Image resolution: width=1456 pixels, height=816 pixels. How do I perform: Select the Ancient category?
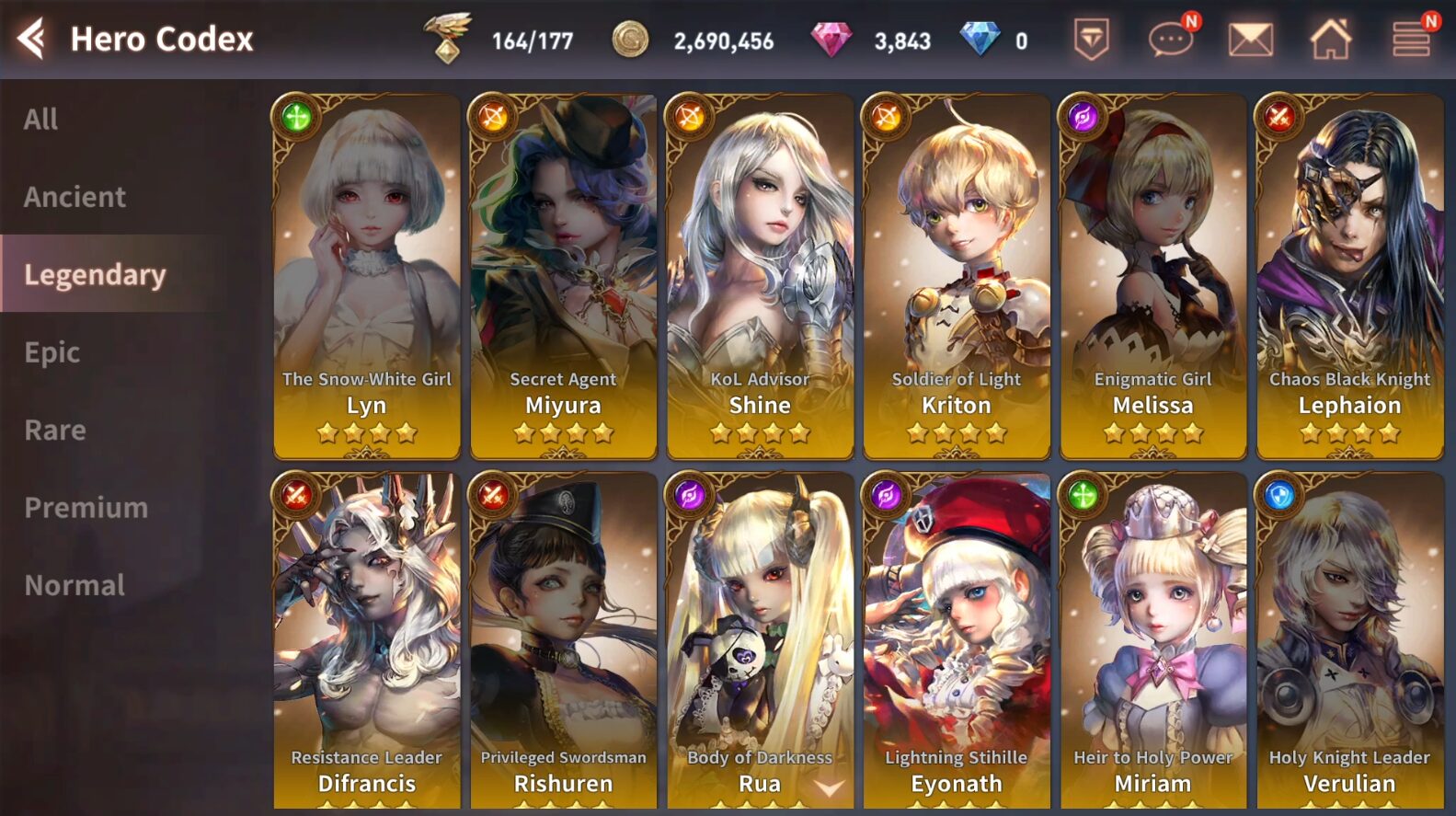pos(75,196)
